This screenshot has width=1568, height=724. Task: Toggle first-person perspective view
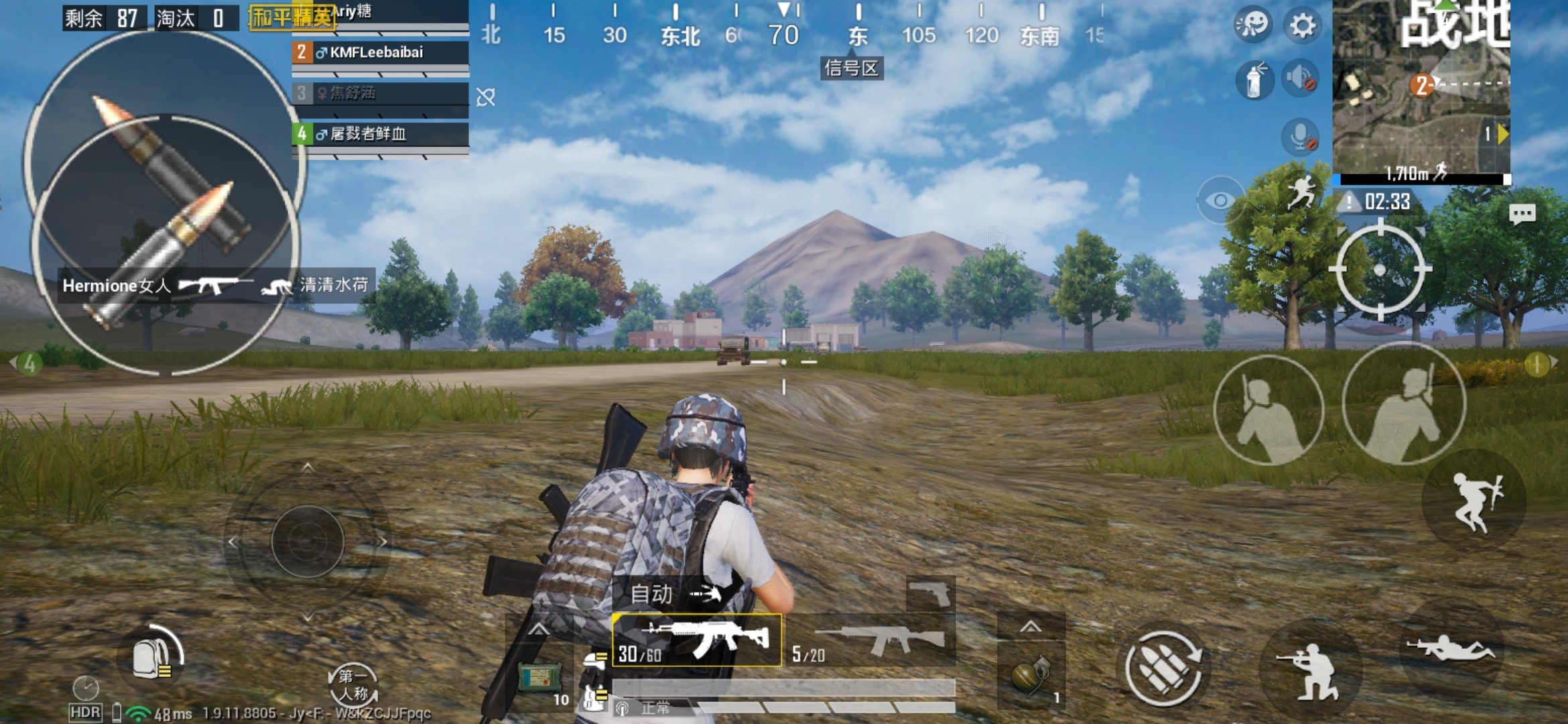pyautogui.click(x=353, y=685)
